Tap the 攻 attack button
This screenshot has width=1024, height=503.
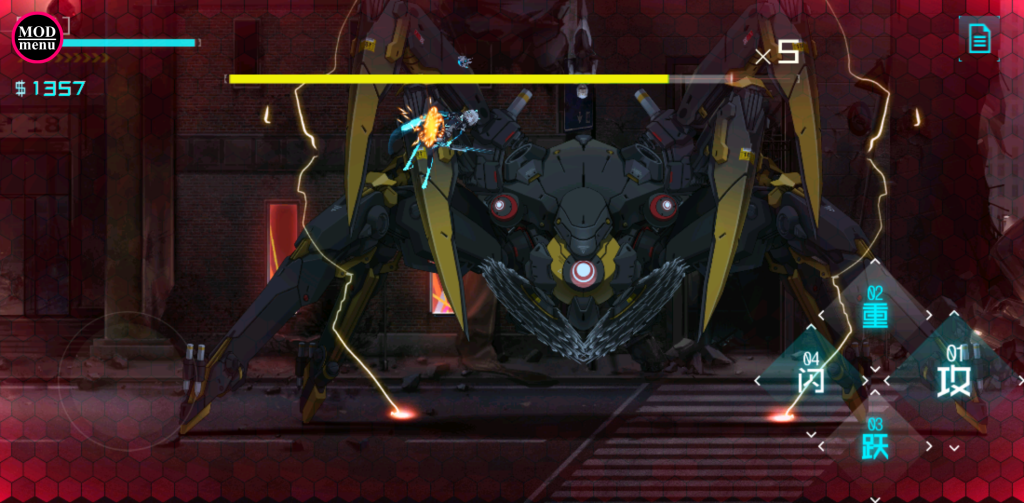pos(953,379)
